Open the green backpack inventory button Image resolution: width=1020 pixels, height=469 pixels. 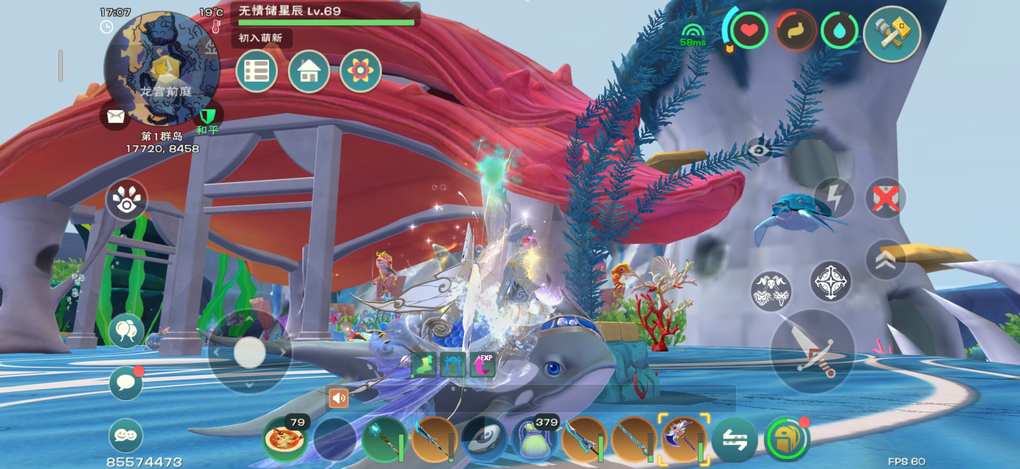(787, 439)
